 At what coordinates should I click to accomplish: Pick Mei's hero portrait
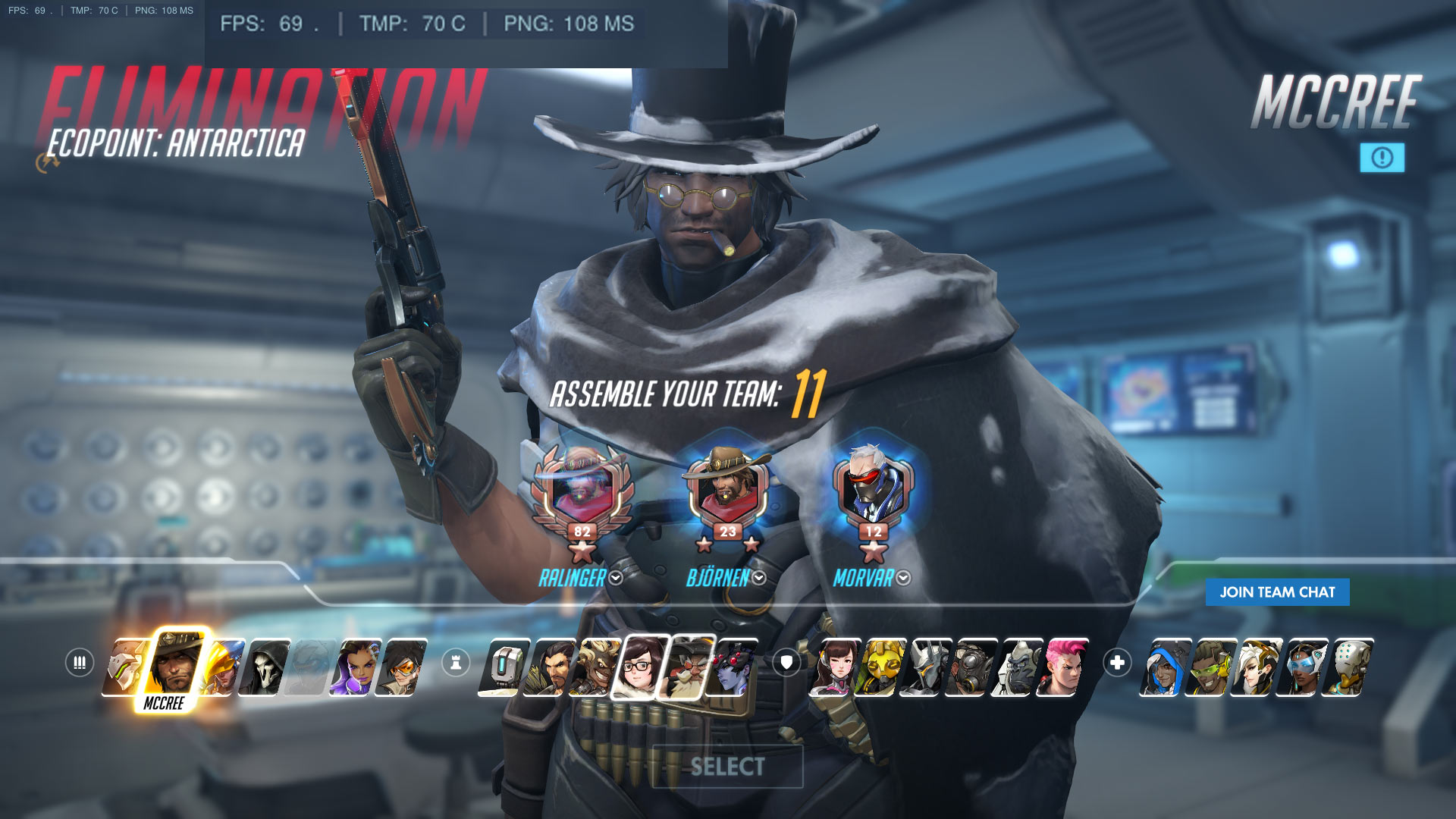tap(641, 667)
